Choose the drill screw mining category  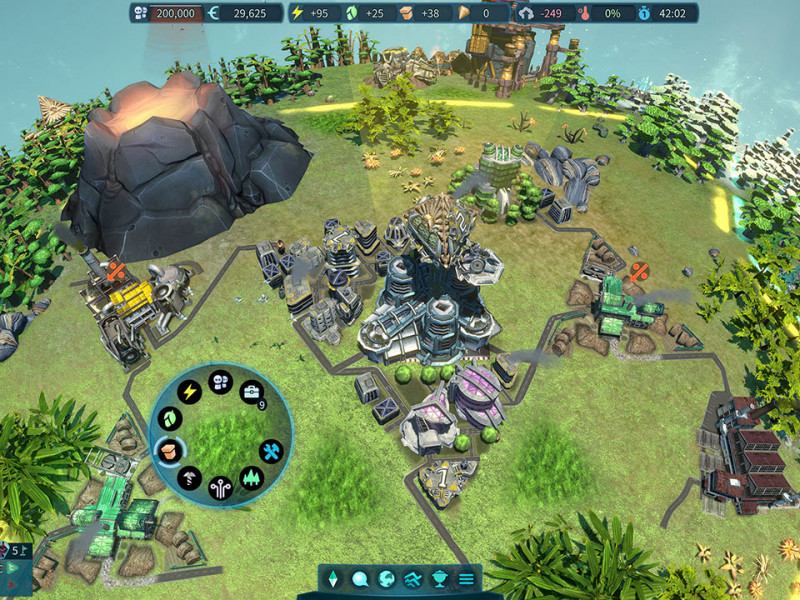pos(189,478)
